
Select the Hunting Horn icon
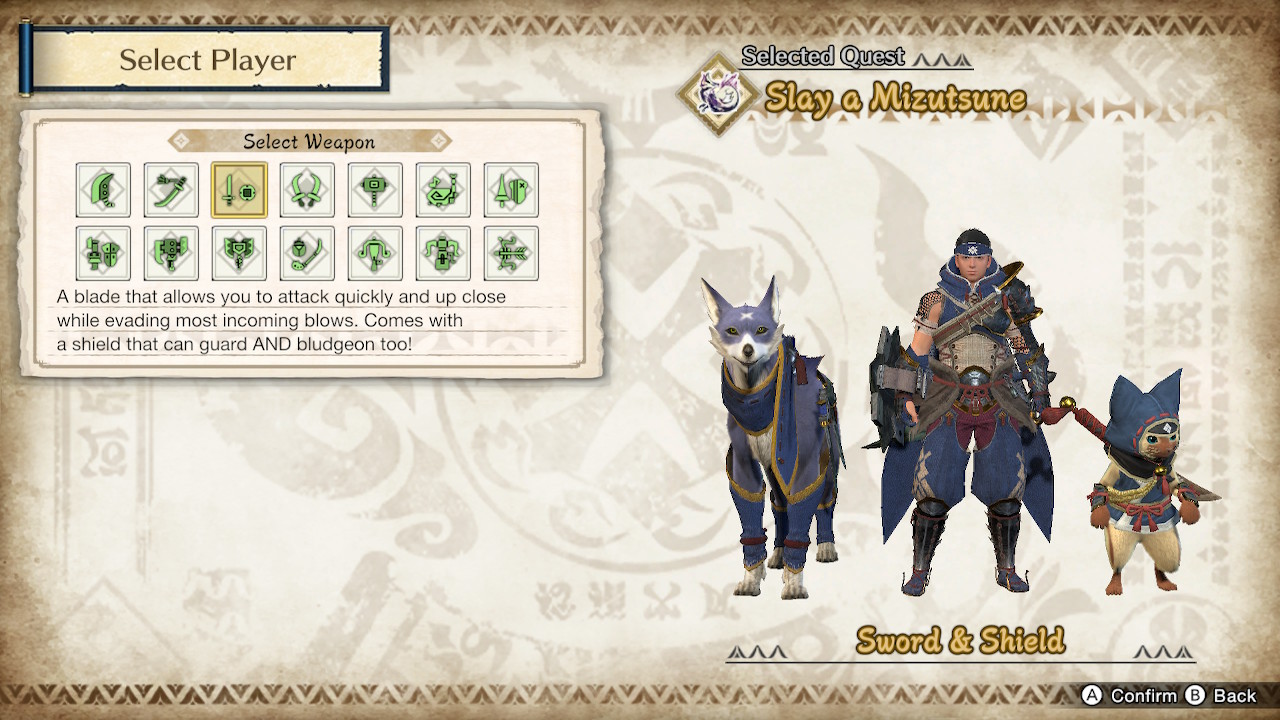[x=443, y=189]
